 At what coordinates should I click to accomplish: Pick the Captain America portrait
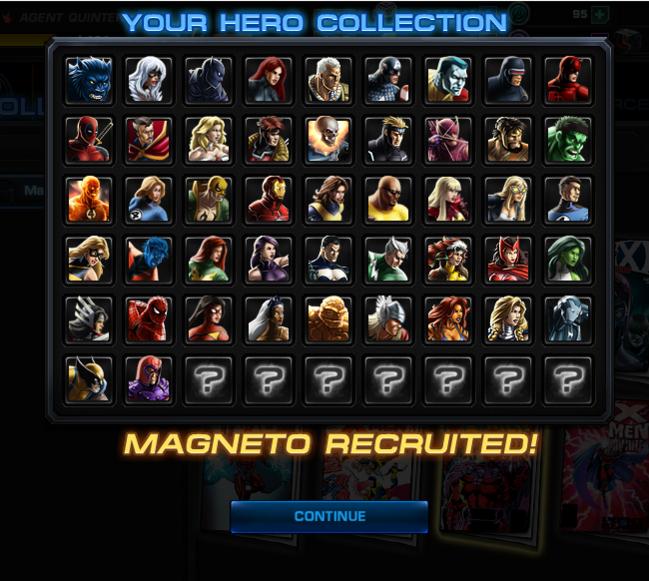(388, 79)
